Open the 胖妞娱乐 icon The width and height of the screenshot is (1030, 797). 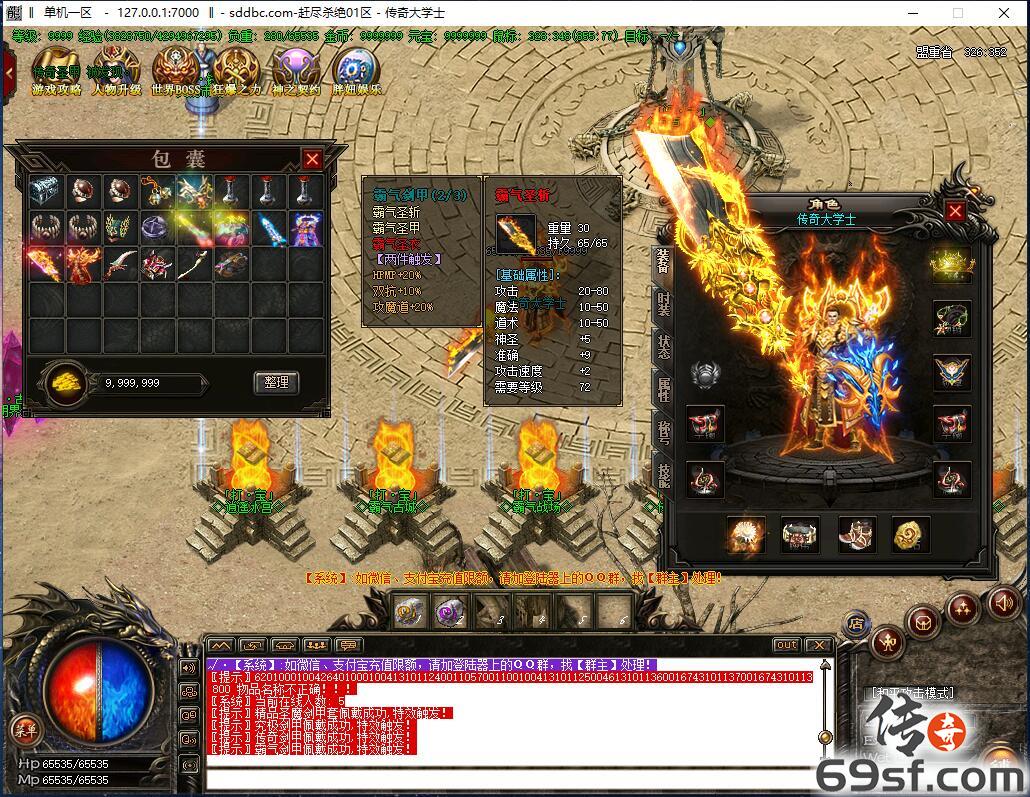[x=356, y=71]
